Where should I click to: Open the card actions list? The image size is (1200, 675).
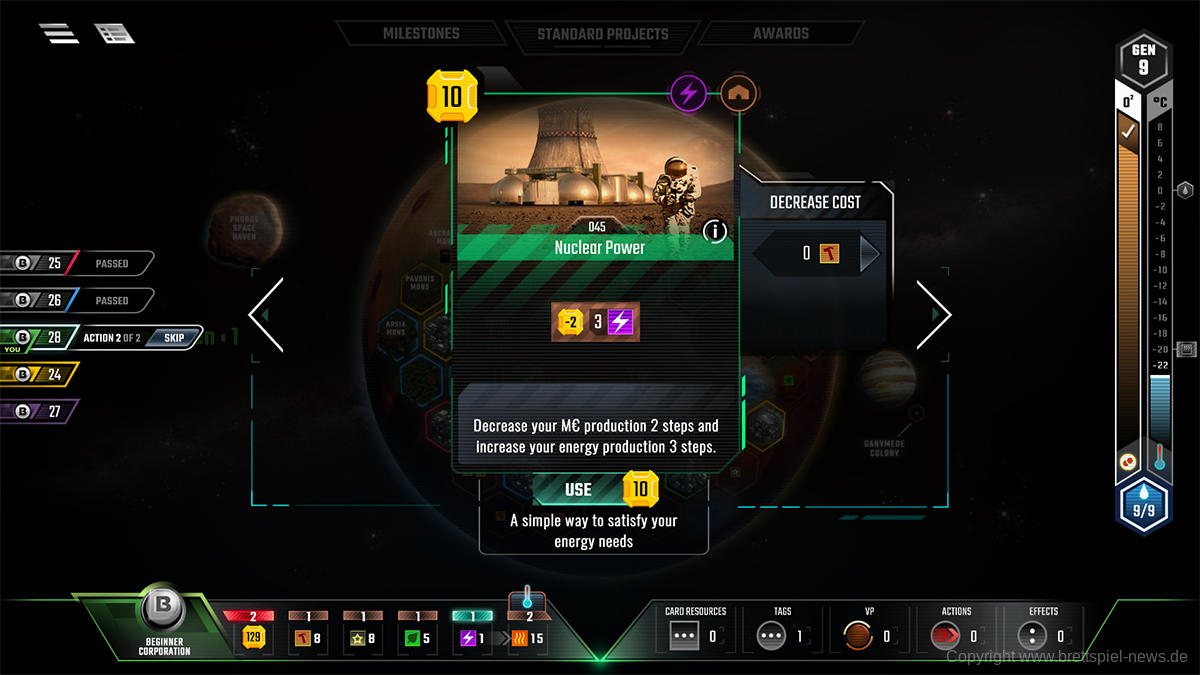(x=956, y=634)
